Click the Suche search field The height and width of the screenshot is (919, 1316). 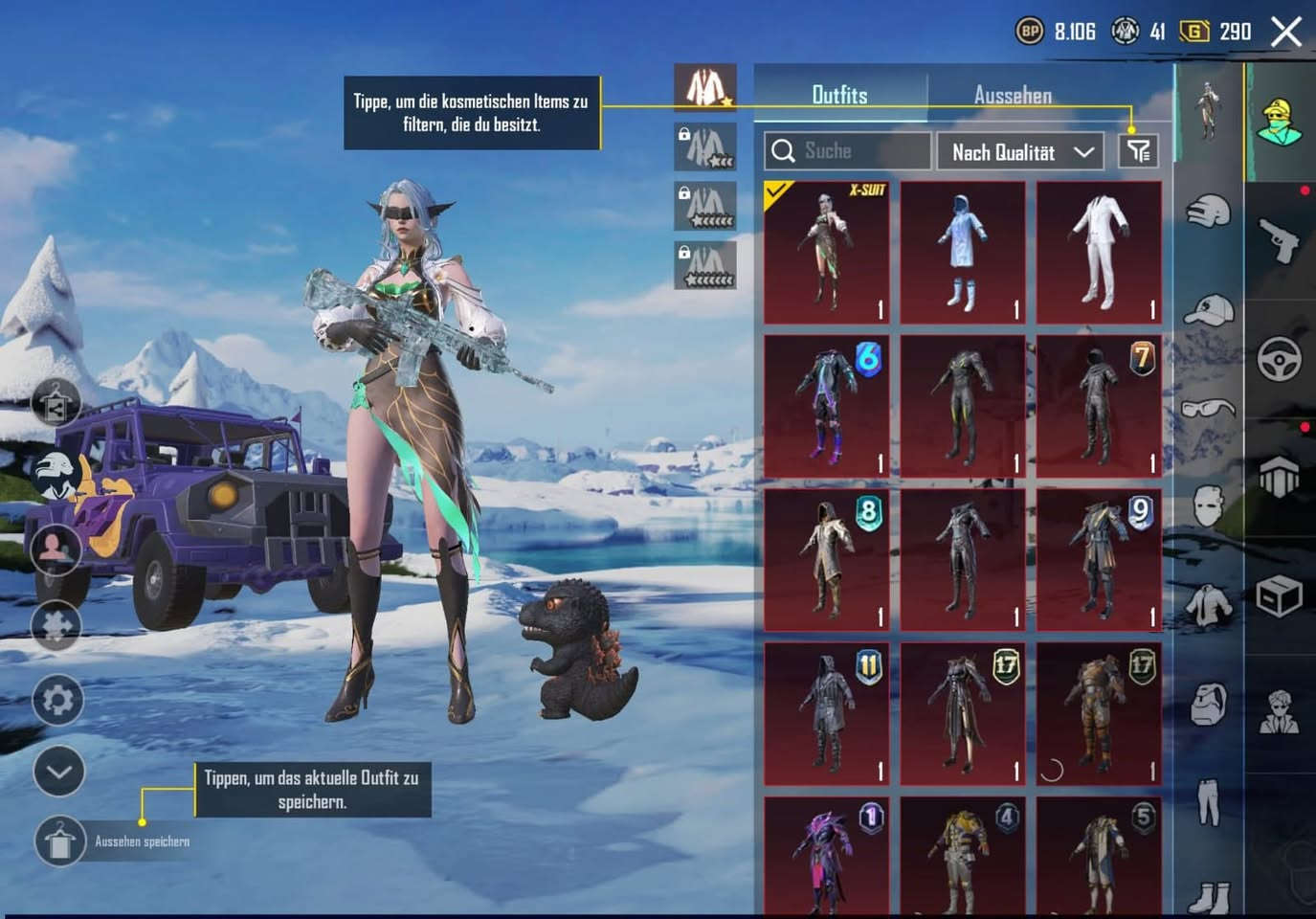tap(847, 151)
